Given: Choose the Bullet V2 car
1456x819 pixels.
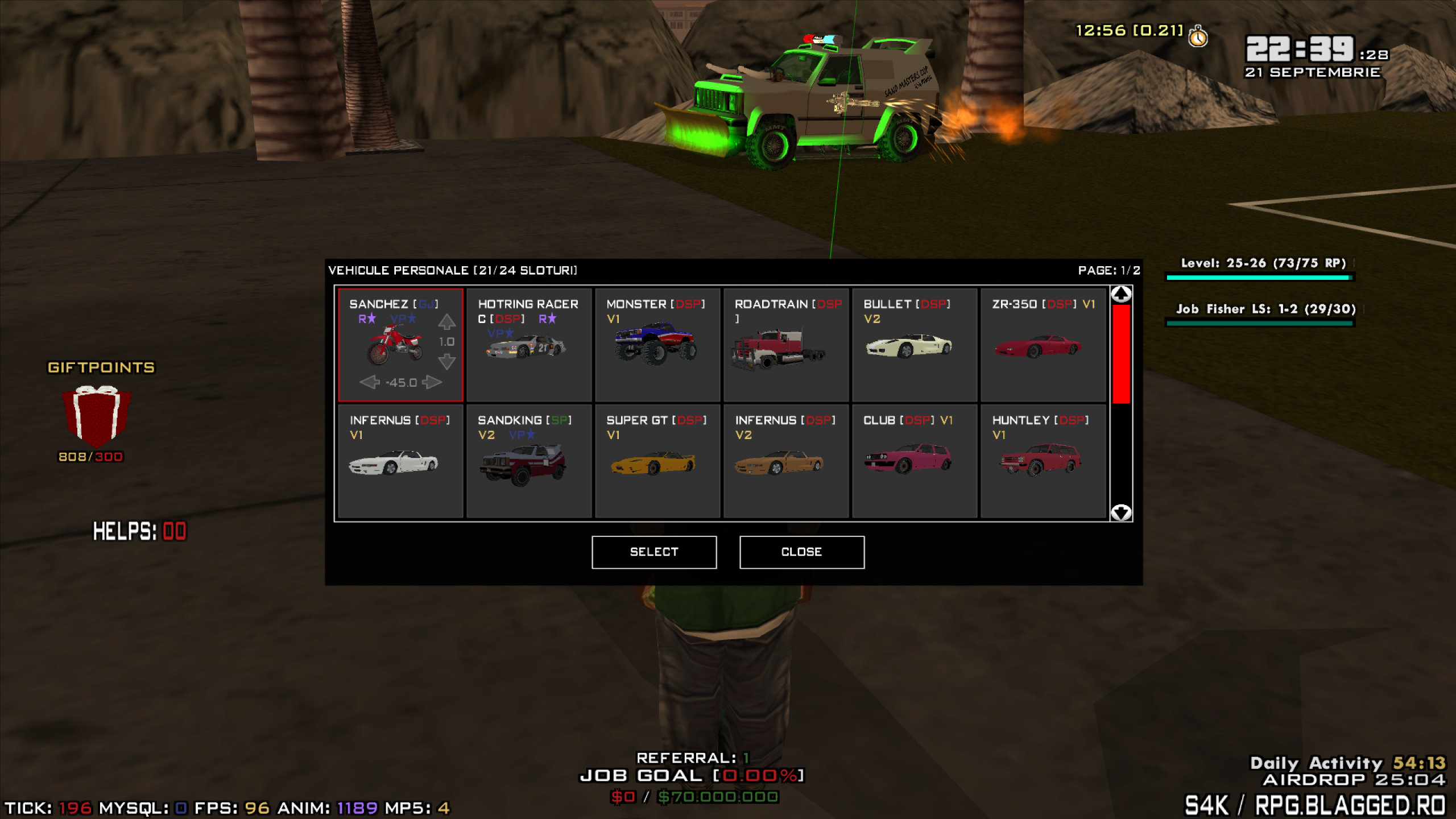Looking at the screenshot, I should click(915, 345).
